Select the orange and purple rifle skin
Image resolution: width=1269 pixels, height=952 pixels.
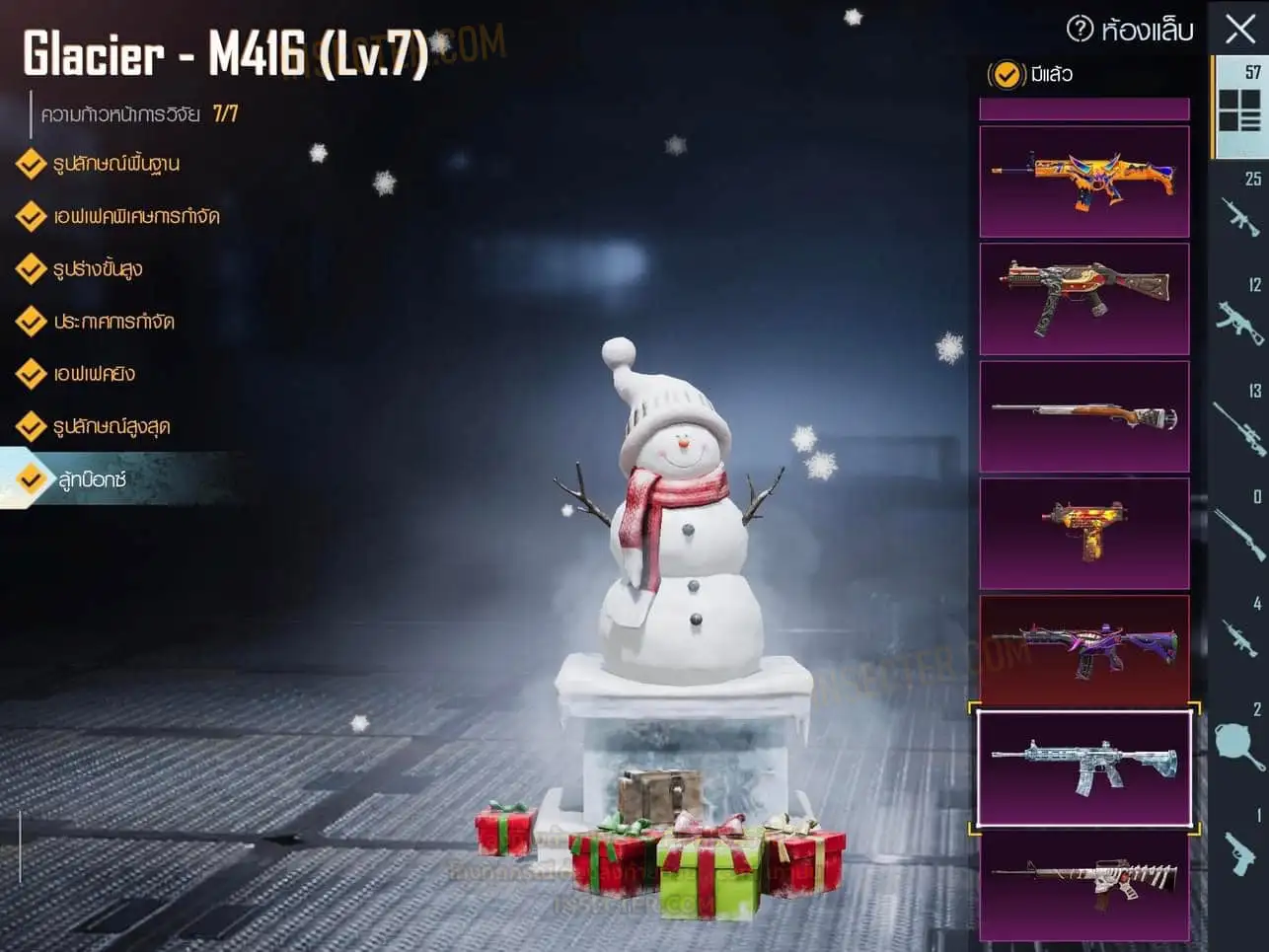pos(1084,182)
